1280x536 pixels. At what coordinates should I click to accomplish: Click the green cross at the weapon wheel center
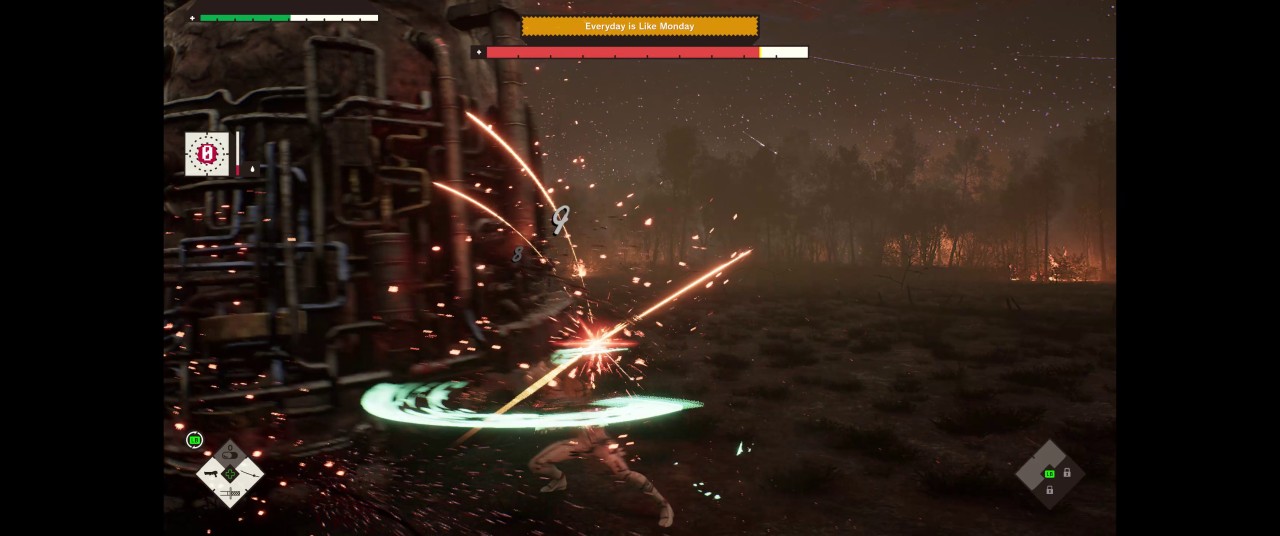click(229, 473)
